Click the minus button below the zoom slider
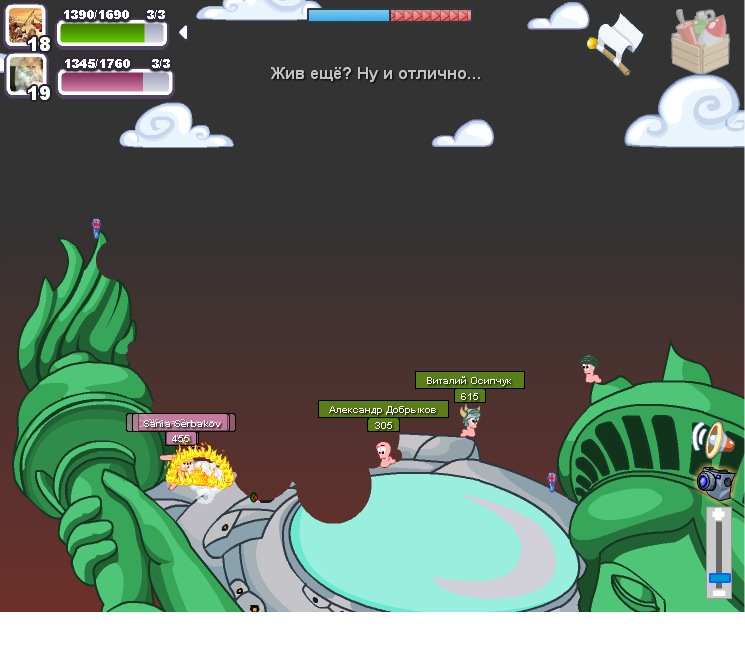Screen dimensions: 745x650 tap(719, 592)
